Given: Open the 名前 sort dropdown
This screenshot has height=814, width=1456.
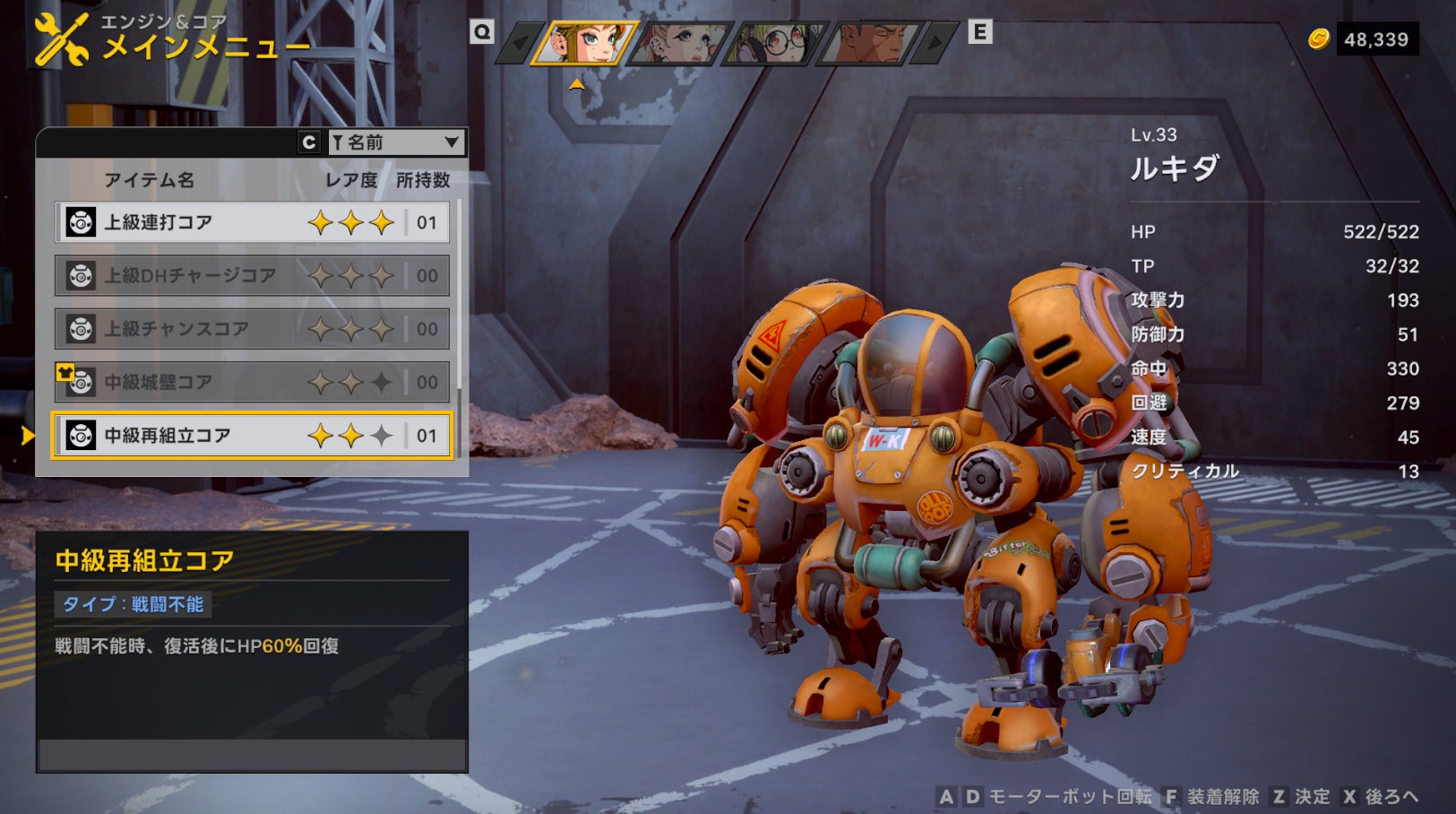Looking at the screenshot, I should (x=395, y=143).
